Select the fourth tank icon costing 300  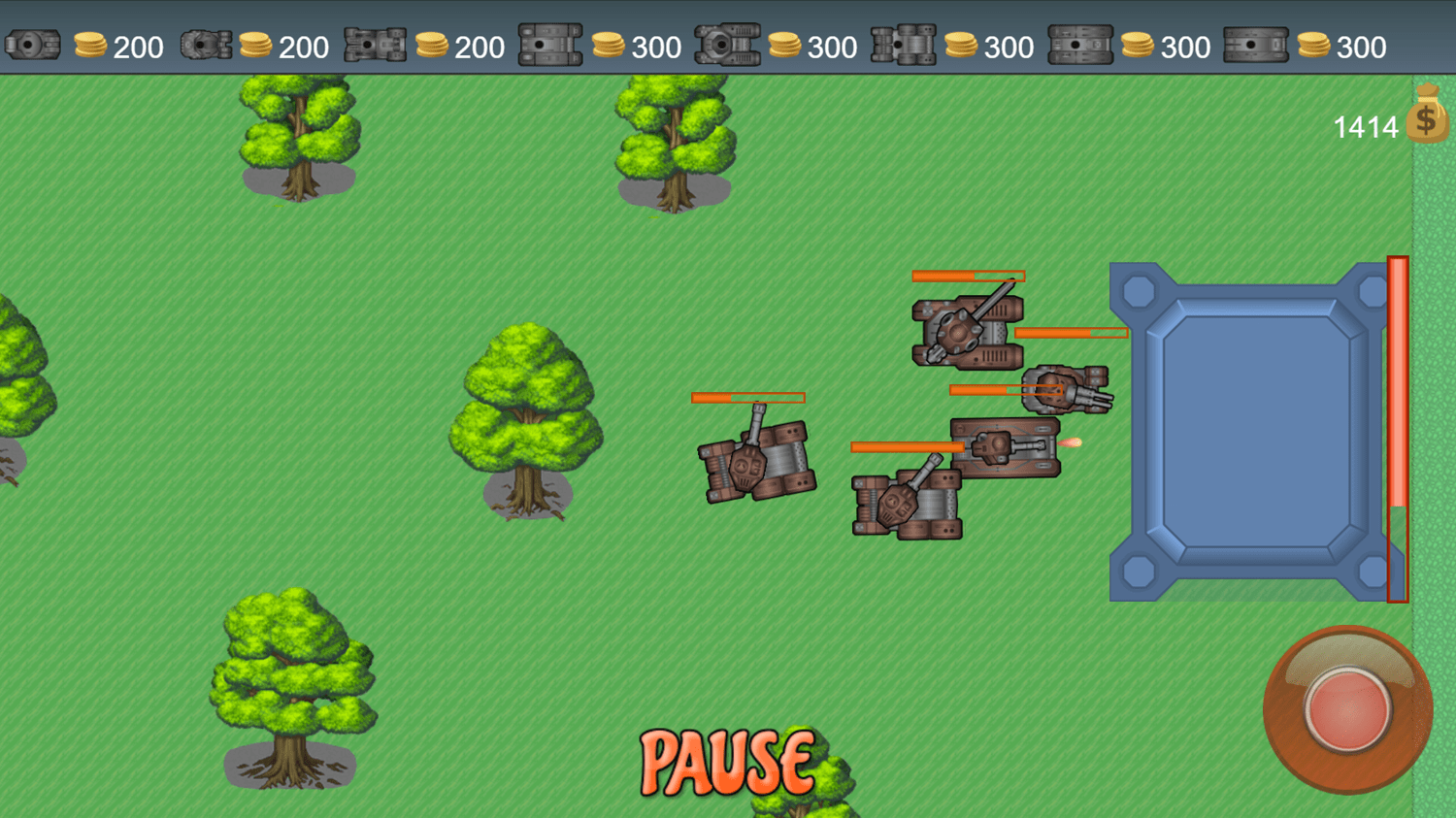tap(550, 44)
